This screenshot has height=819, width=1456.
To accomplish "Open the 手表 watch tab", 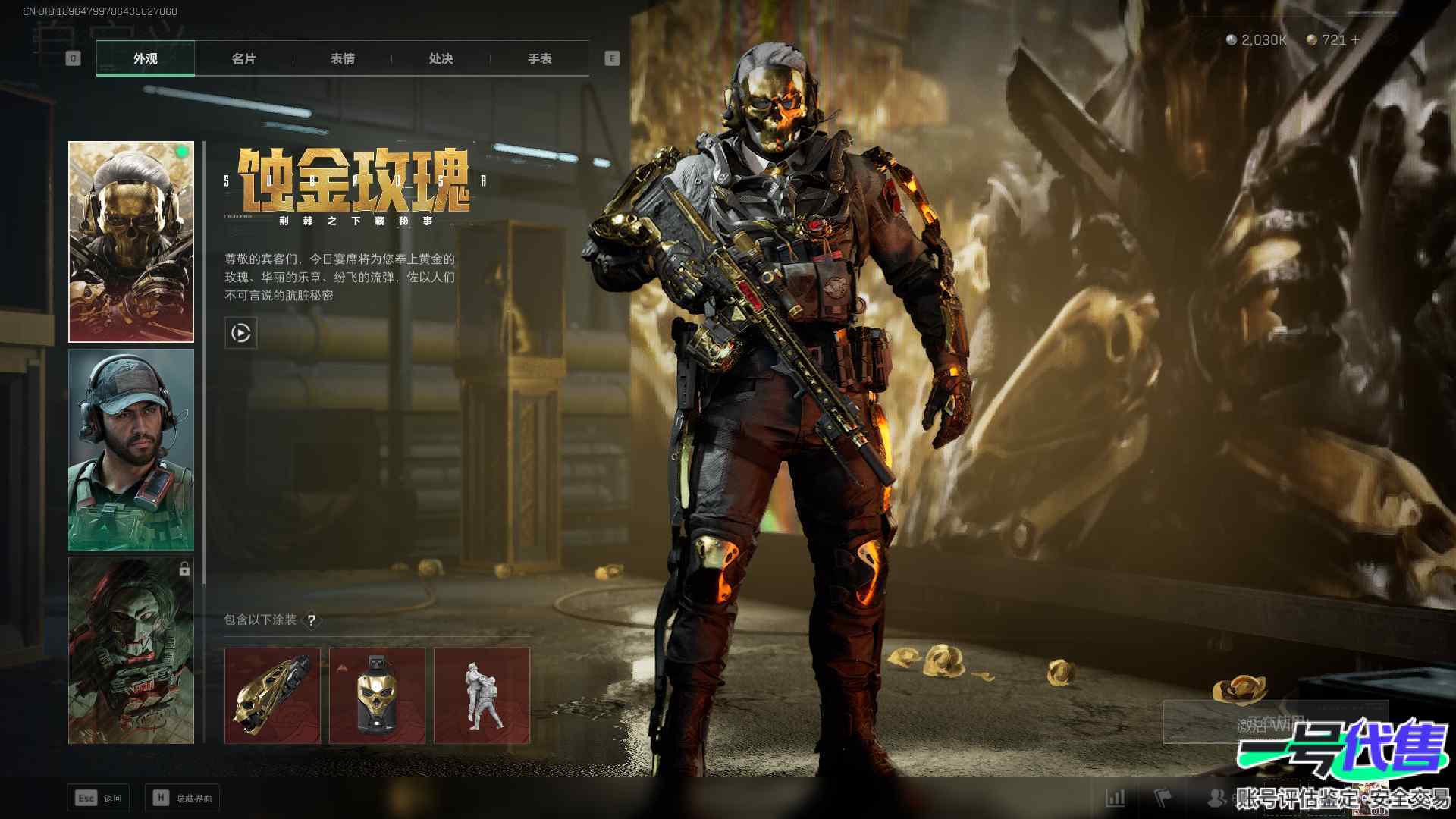I will (539, 58).
